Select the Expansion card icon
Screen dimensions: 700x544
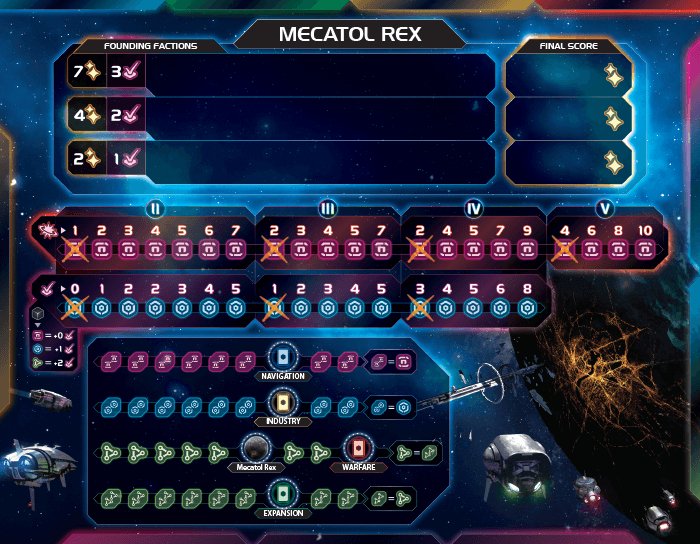tap(284, 495)
